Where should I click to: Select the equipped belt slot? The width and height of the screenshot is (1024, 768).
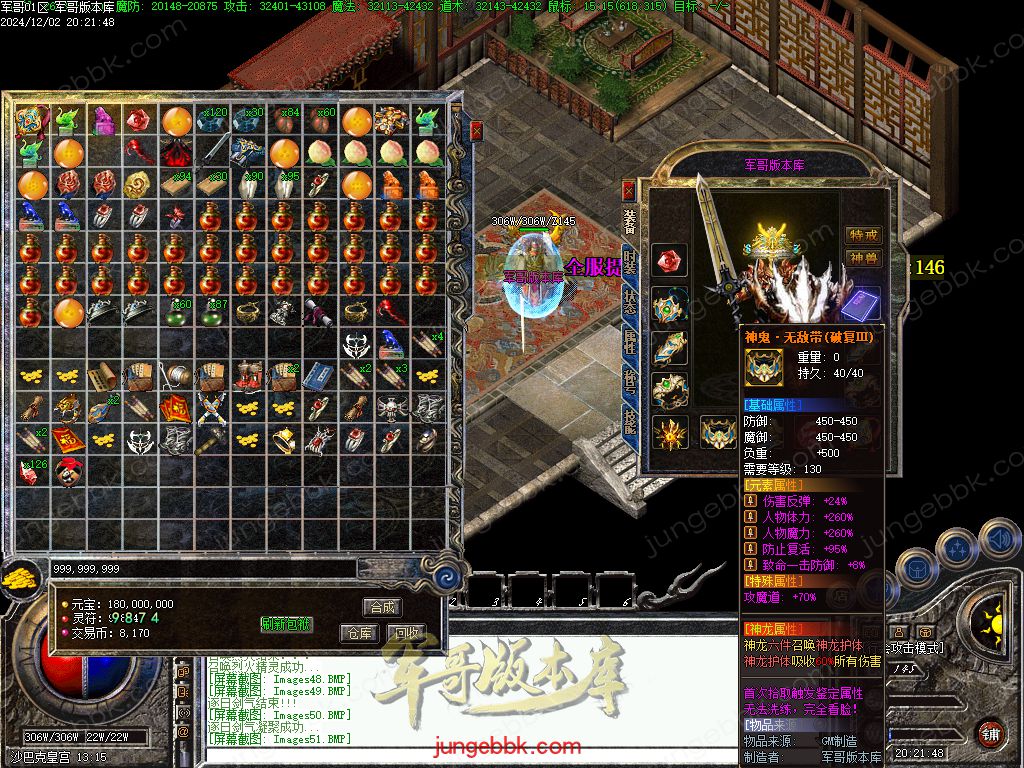point(718,432)
